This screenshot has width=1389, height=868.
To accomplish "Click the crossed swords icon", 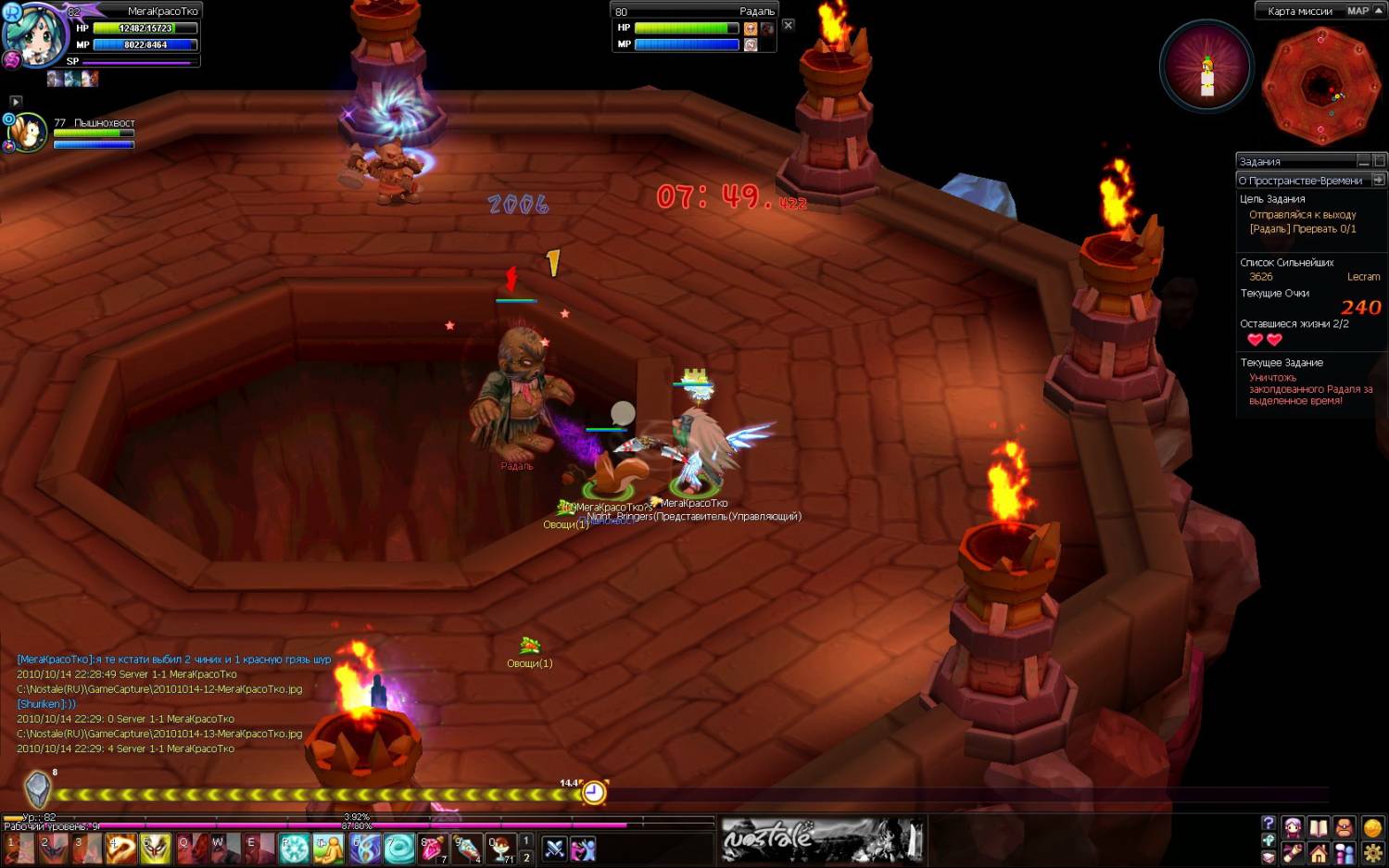I will point(554,848).
